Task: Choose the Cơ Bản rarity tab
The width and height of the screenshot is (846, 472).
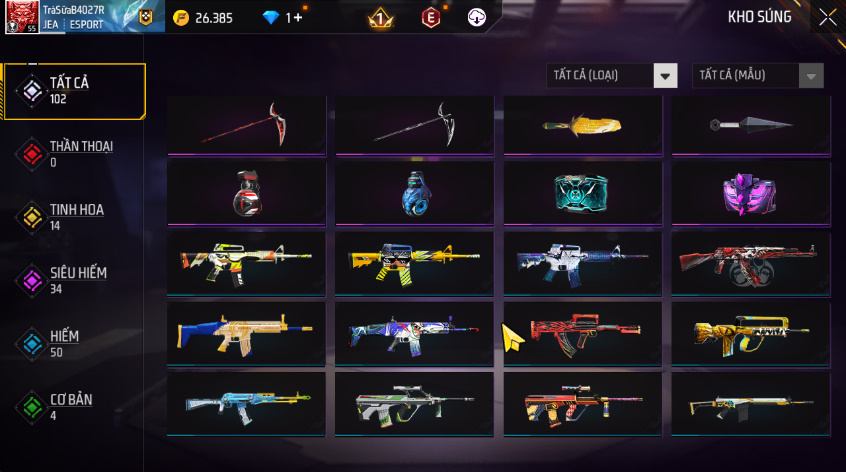Action: click(x=73, y=406)
